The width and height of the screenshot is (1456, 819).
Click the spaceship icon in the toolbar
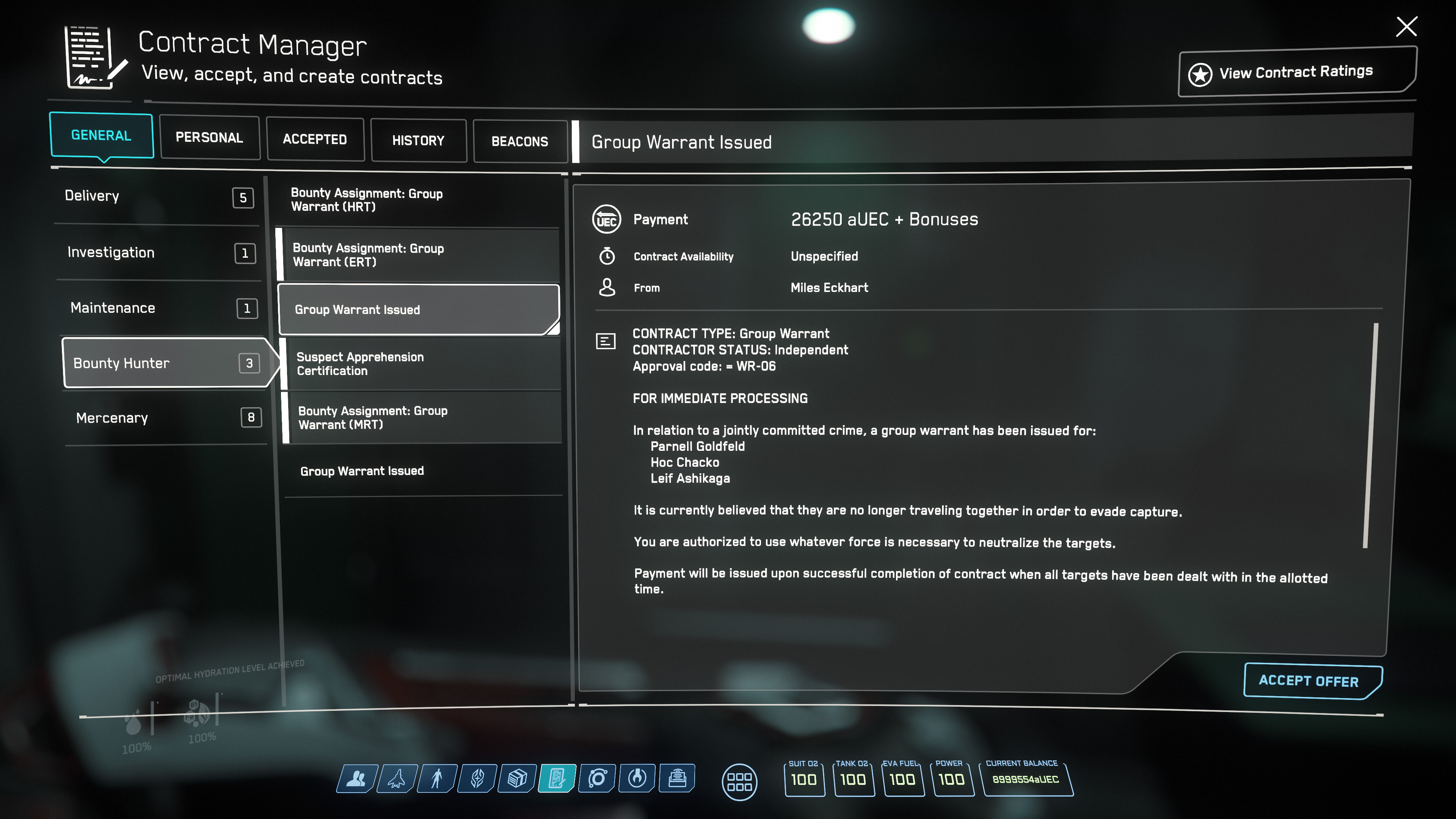tap(397, 779)
